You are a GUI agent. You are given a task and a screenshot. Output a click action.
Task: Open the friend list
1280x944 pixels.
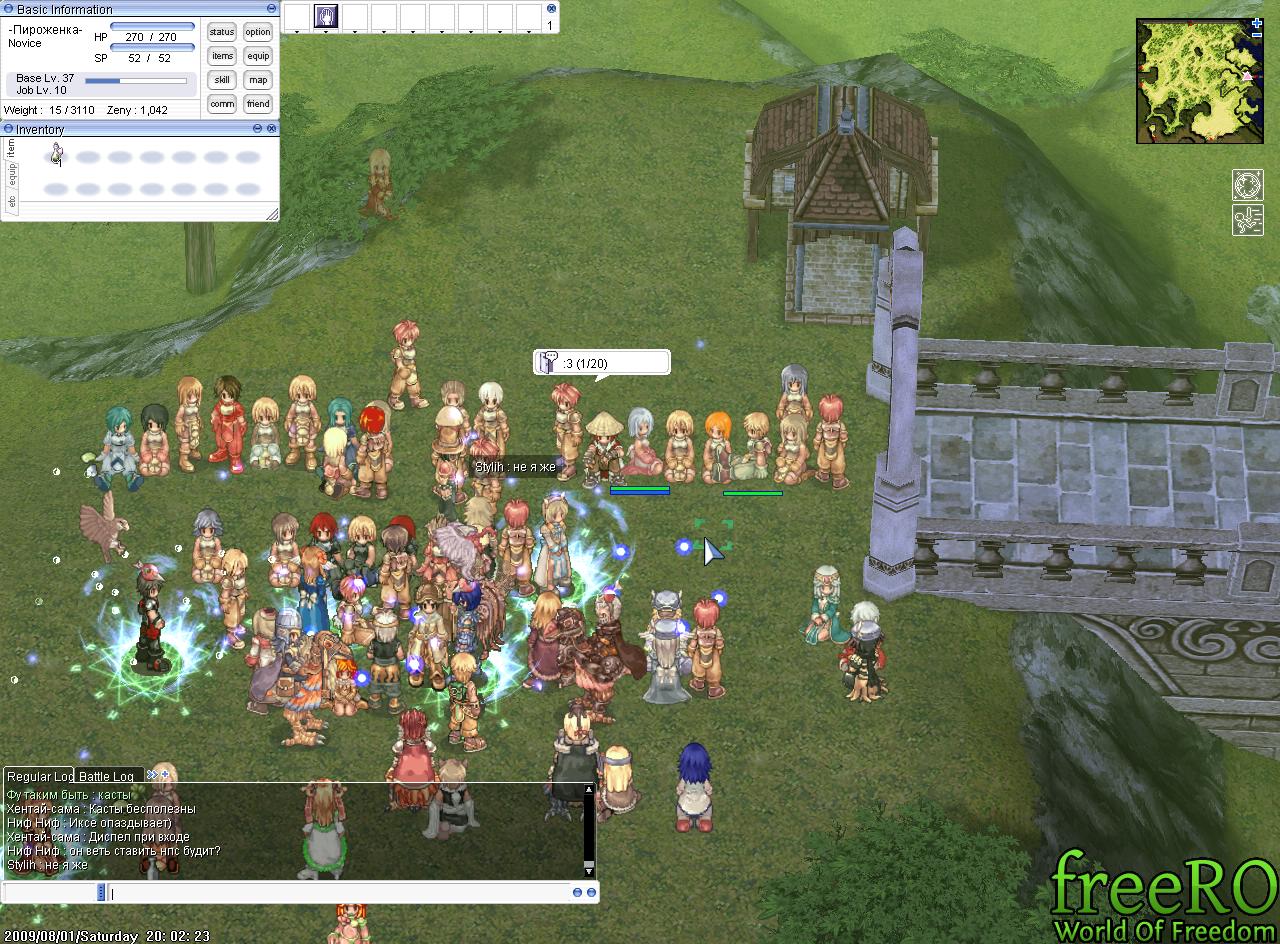click(258, 104)
